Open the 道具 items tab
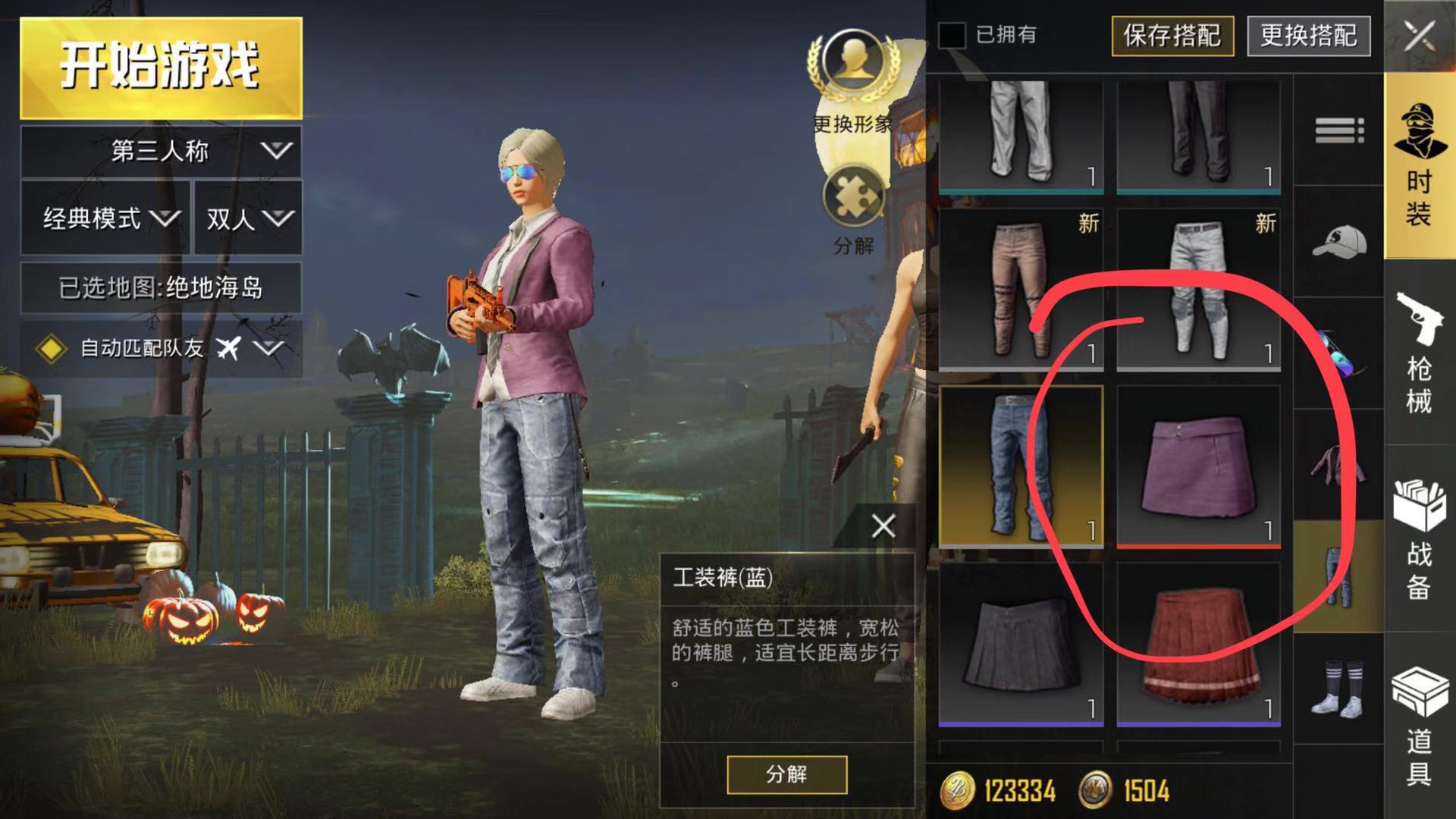This screenshot has height=819, width=1456. [1419, 724]
